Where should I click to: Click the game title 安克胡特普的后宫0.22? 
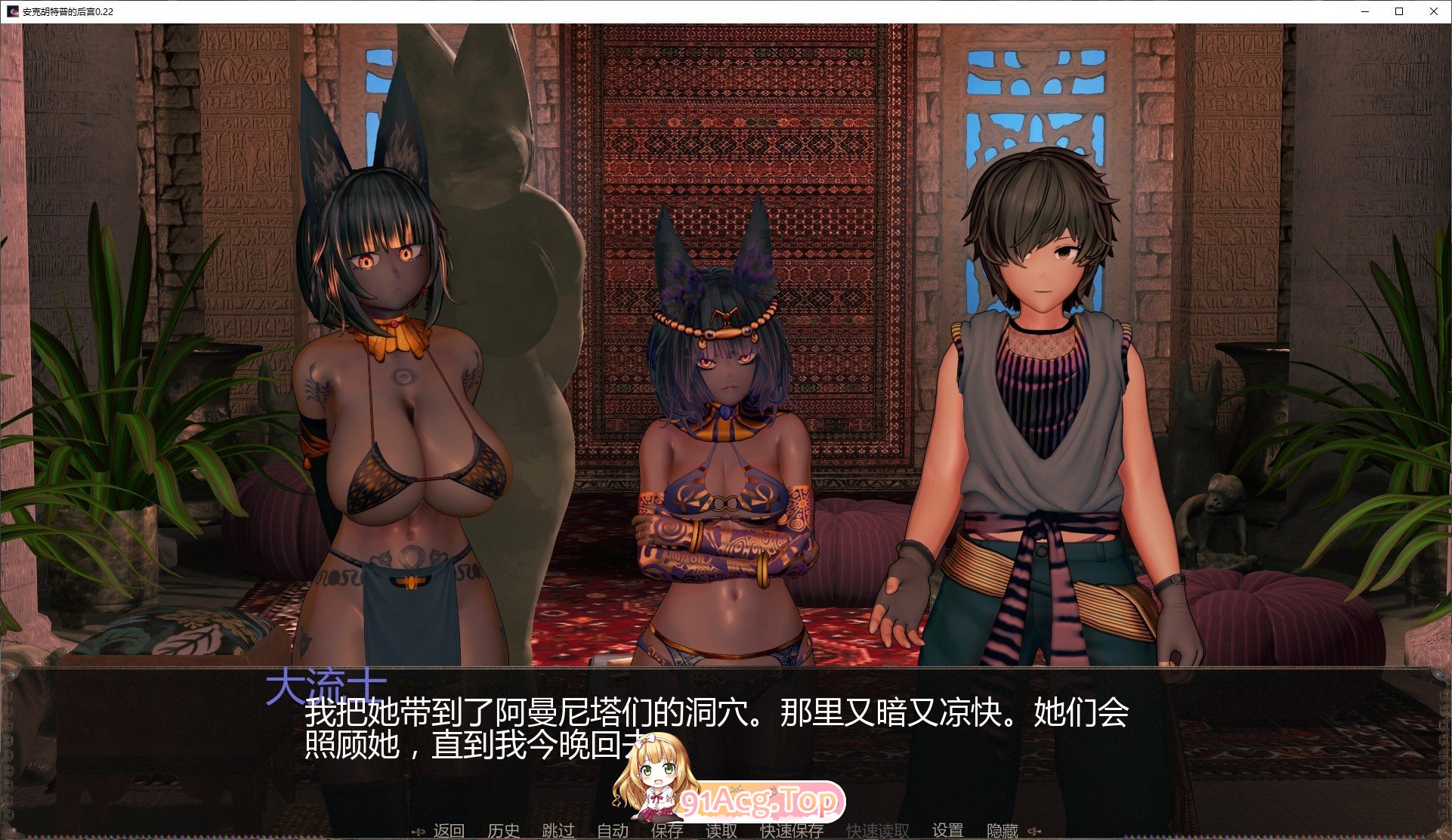(68, 11)
